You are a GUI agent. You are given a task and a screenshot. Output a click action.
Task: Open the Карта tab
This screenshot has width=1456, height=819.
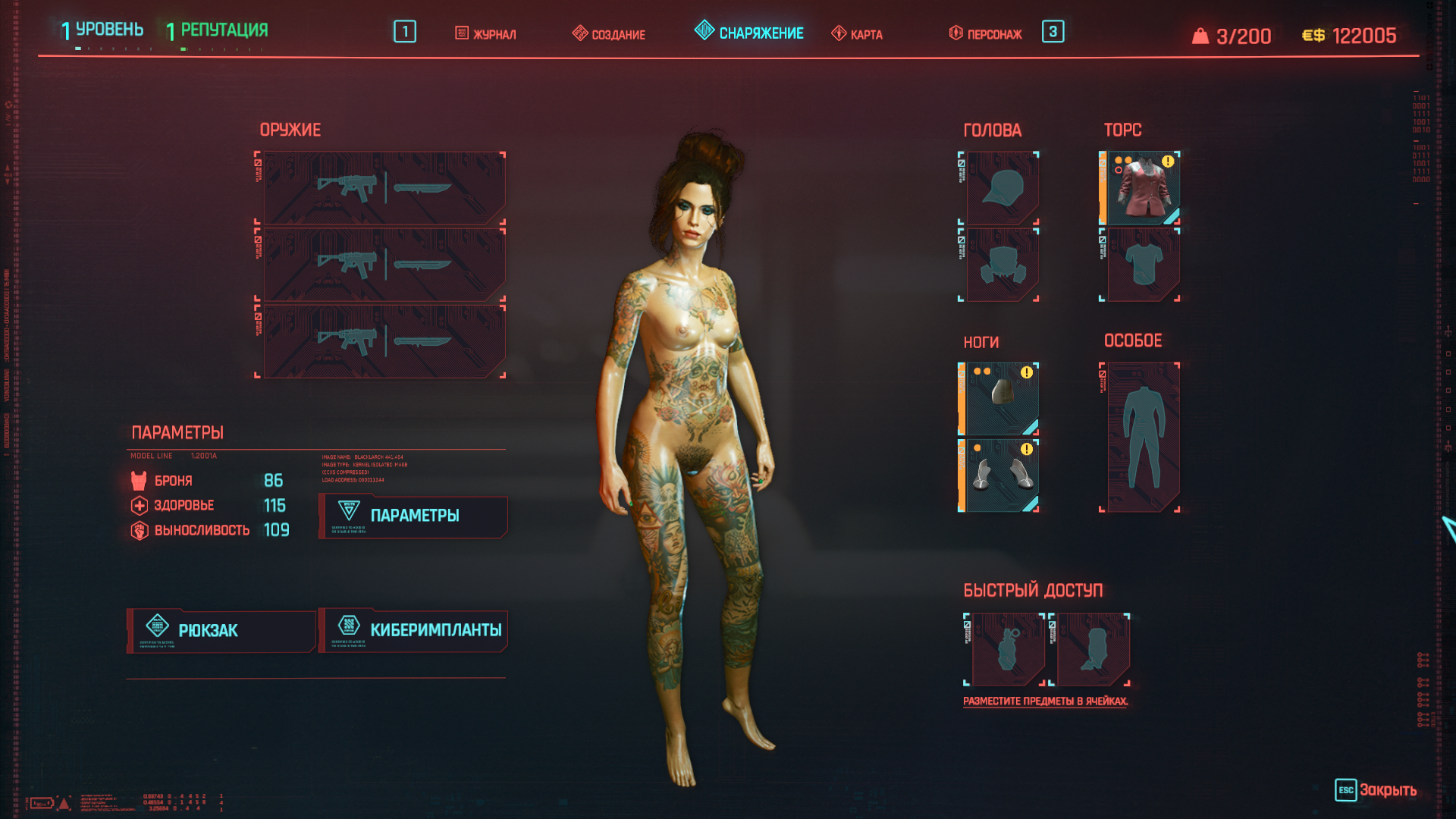[858, 34]
